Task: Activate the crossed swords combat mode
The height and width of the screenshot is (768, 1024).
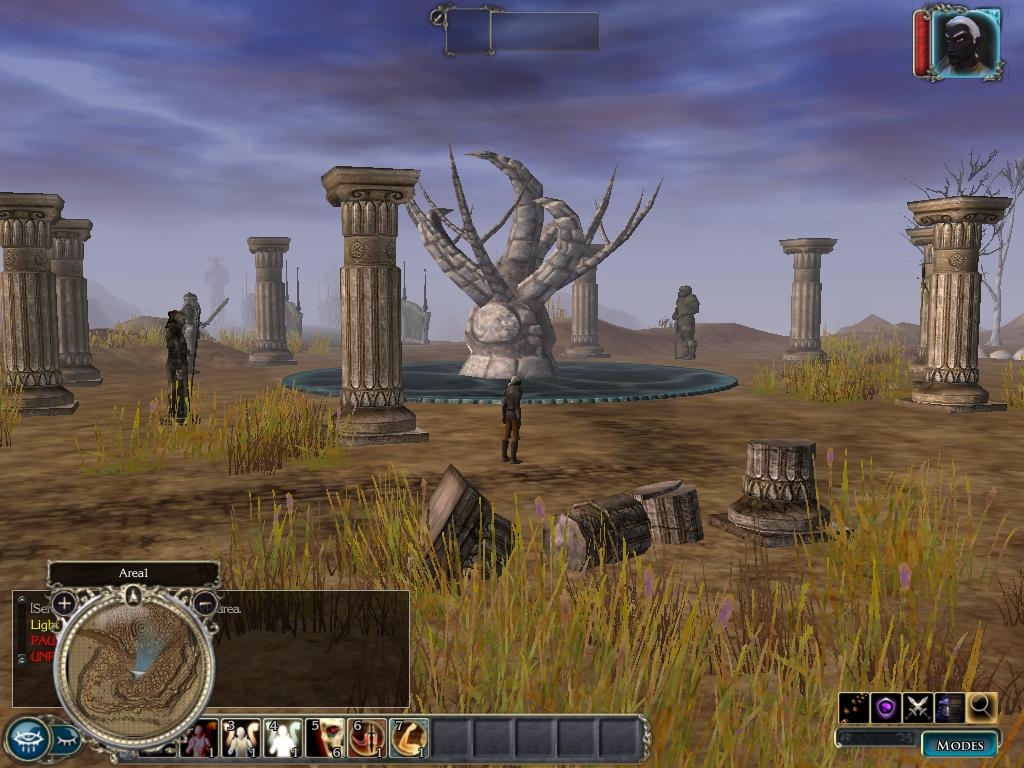Action: click(x=917, y=707)
